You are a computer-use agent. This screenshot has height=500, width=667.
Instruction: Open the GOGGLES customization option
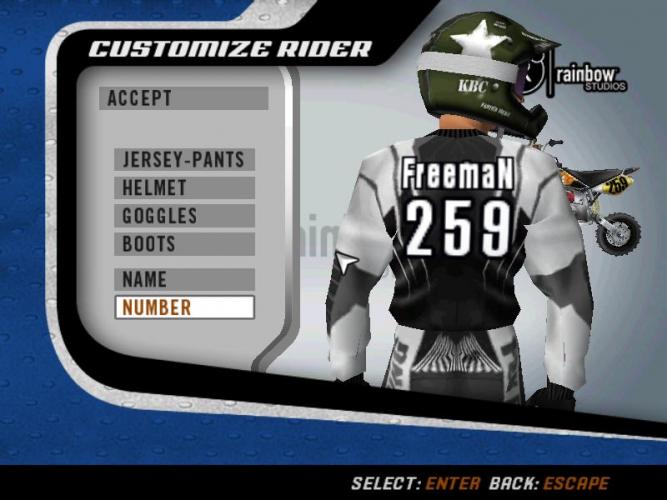coord(184,215)
